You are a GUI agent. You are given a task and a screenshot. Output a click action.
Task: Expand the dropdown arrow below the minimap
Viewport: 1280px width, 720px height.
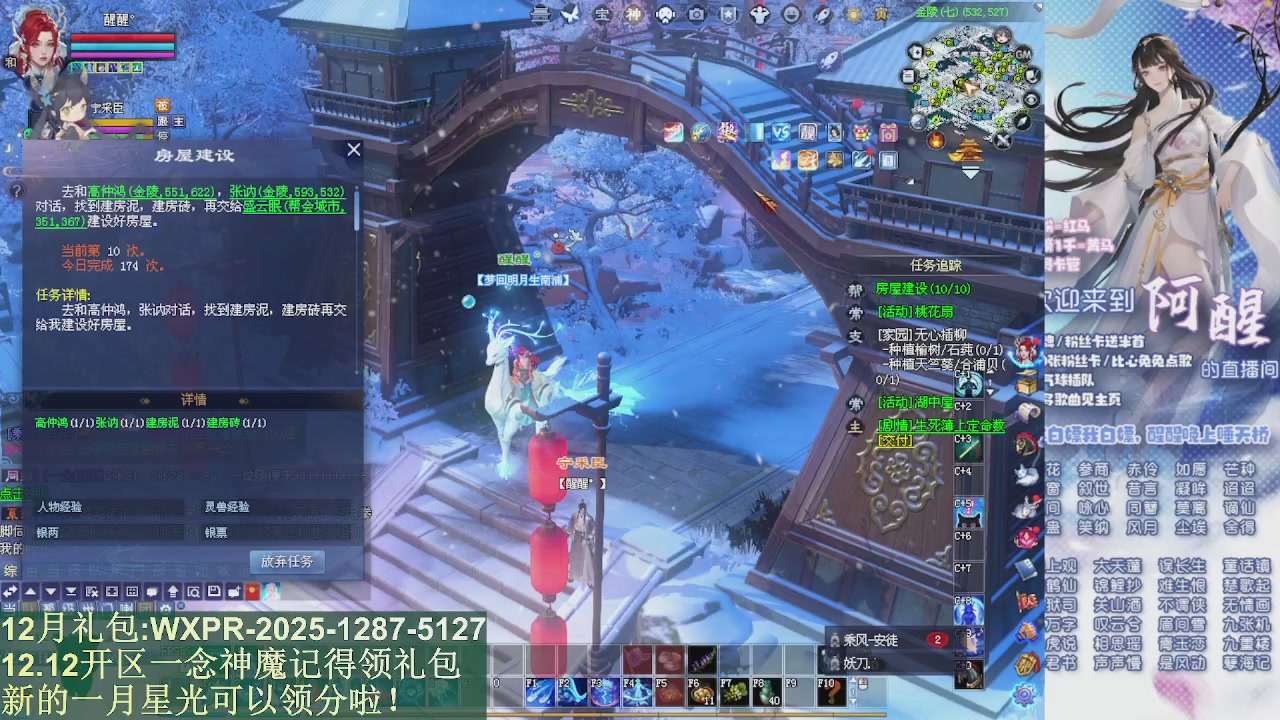pyautogui.click(x=969, y=172)
